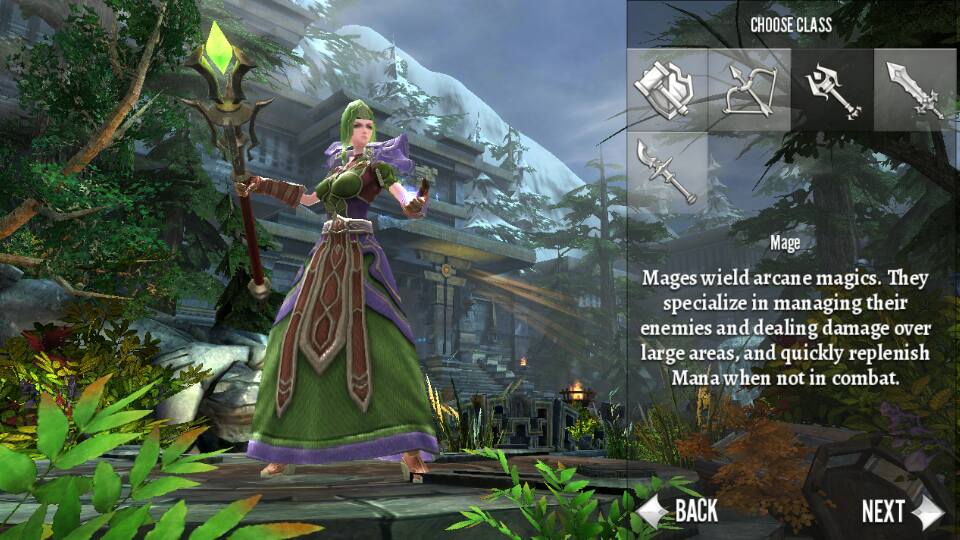Select the Mage staff class icon
960x540 pixels.
[x=831, y=90]
